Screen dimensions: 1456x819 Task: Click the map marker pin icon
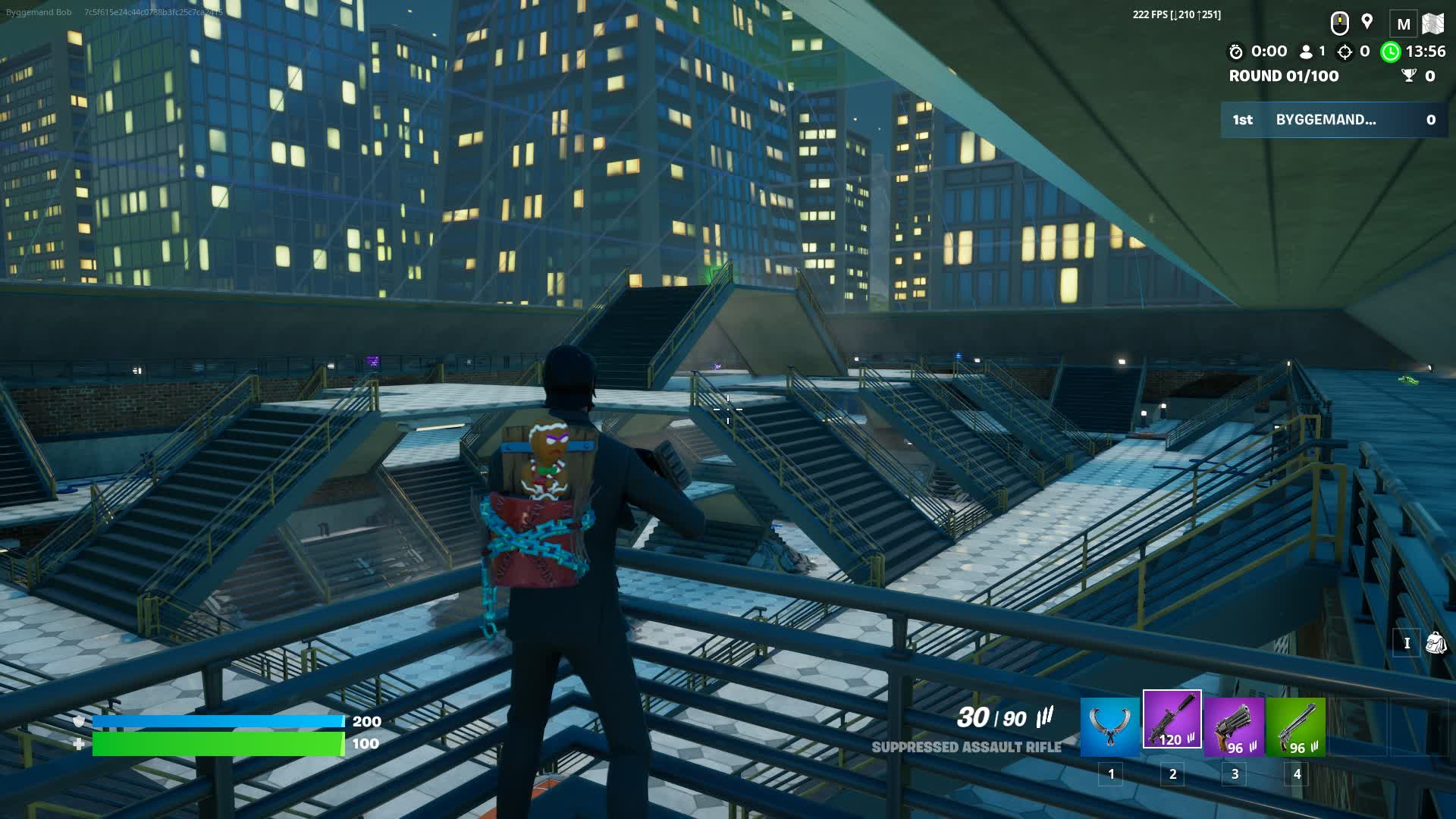[1367, 22]
